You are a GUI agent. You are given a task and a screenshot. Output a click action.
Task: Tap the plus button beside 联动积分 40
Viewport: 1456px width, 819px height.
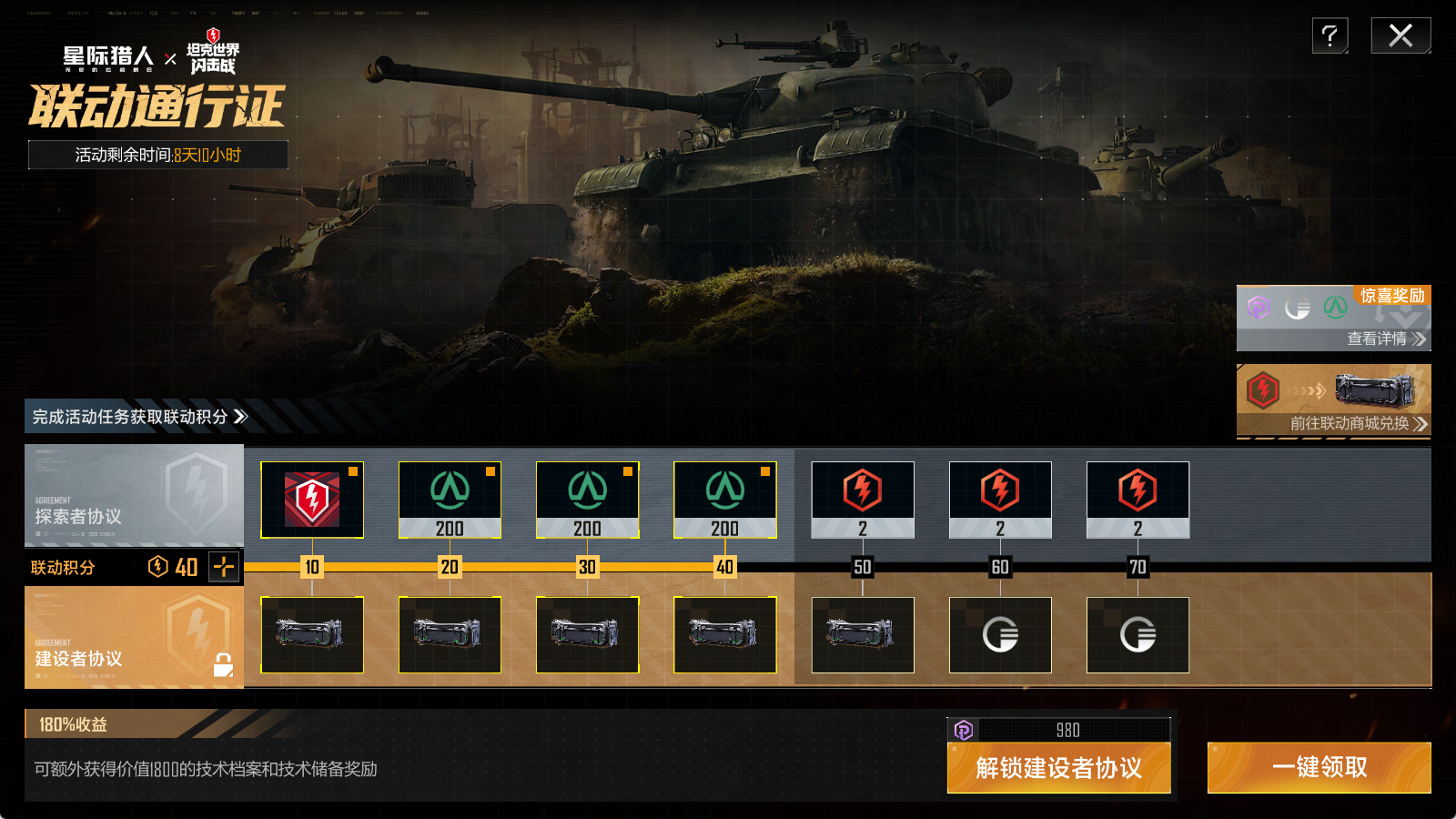tap(223, 567)
